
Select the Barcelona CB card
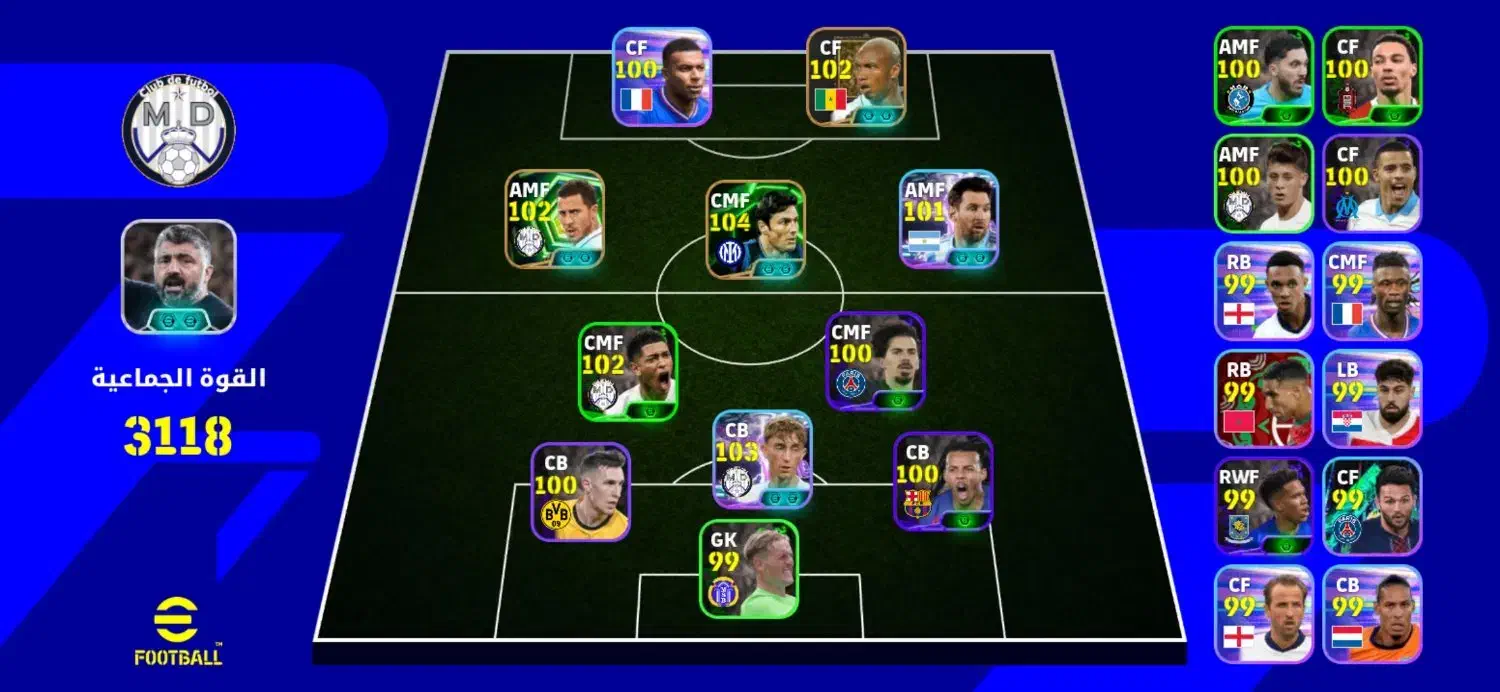[x=942, y=481]
